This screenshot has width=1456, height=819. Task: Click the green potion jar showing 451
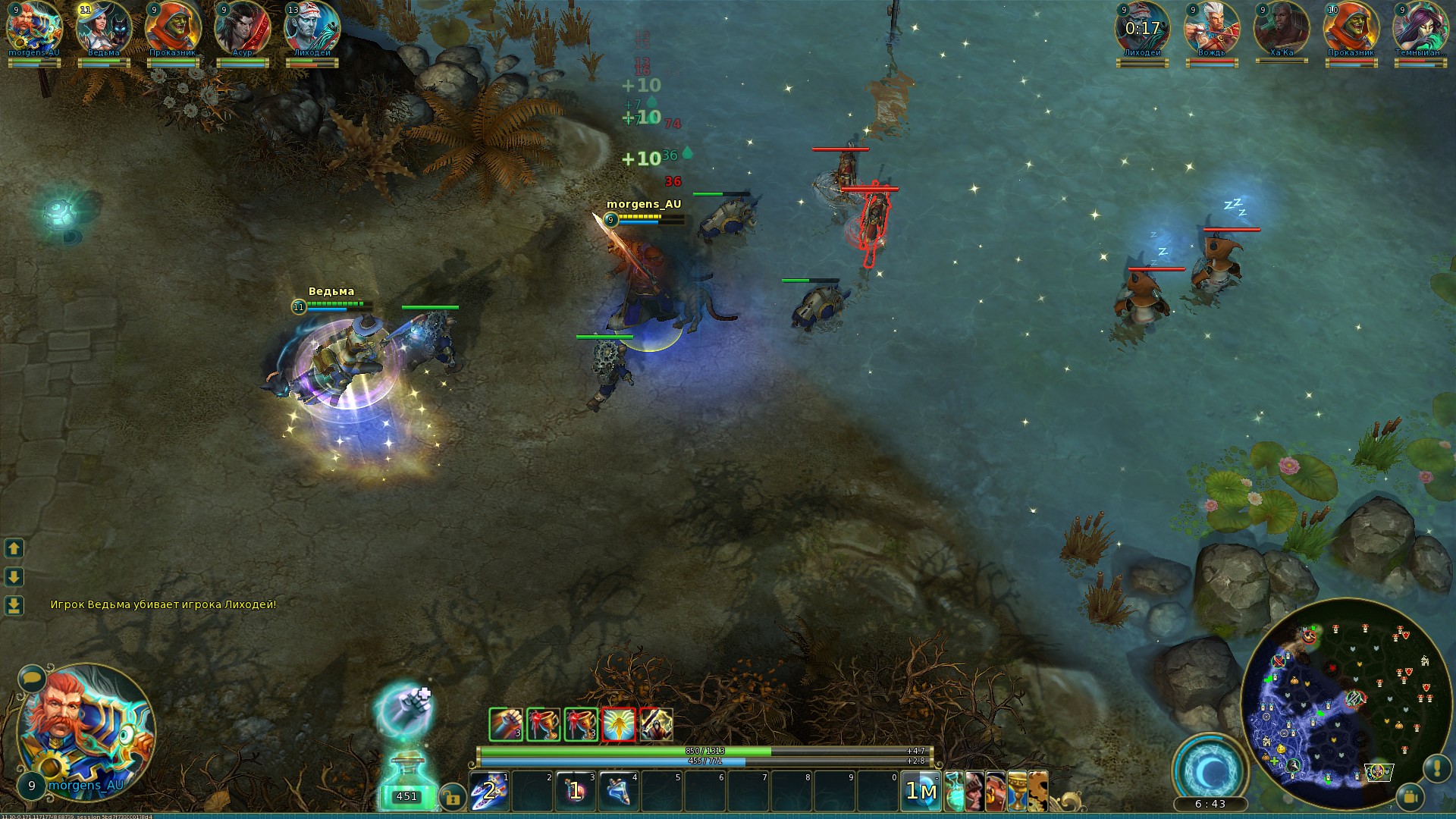pyautogui.click(x=406, y=780)
